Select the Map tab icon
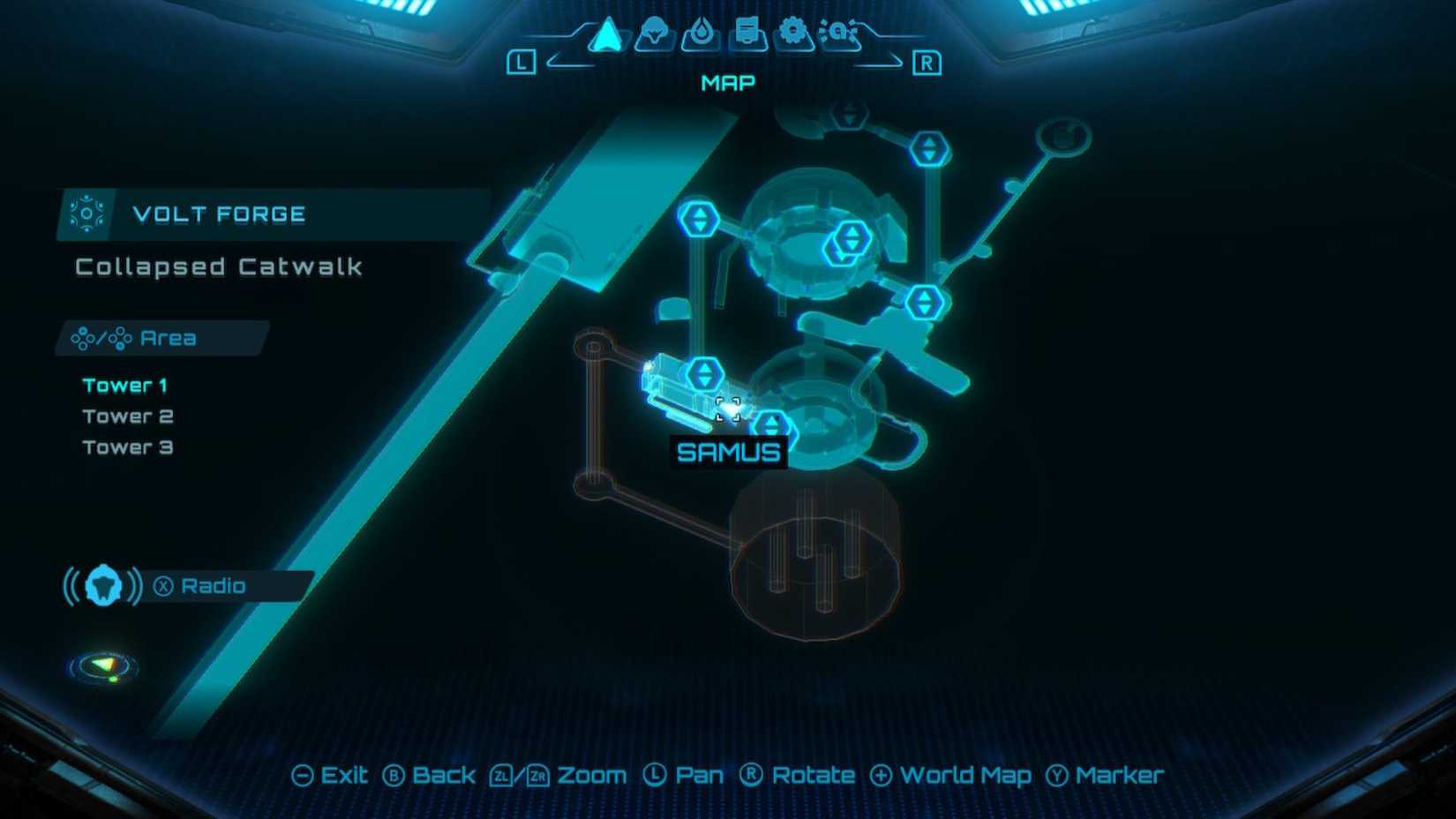1456x819 pixels. point(605,34)
